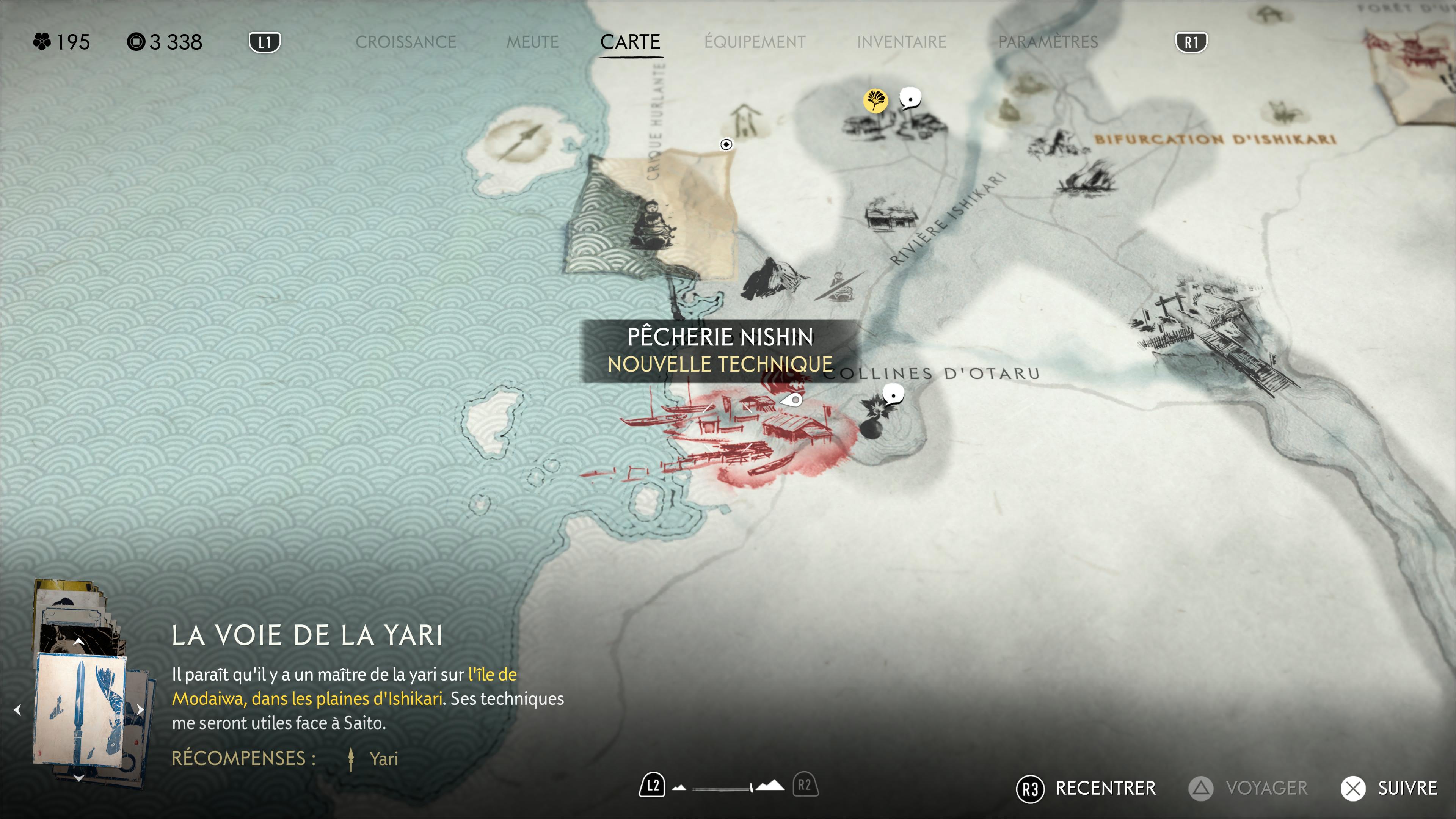Select speech bubble marker above the bomb icon
This screenshot has width=1456, height=819.
pos(893,394)
